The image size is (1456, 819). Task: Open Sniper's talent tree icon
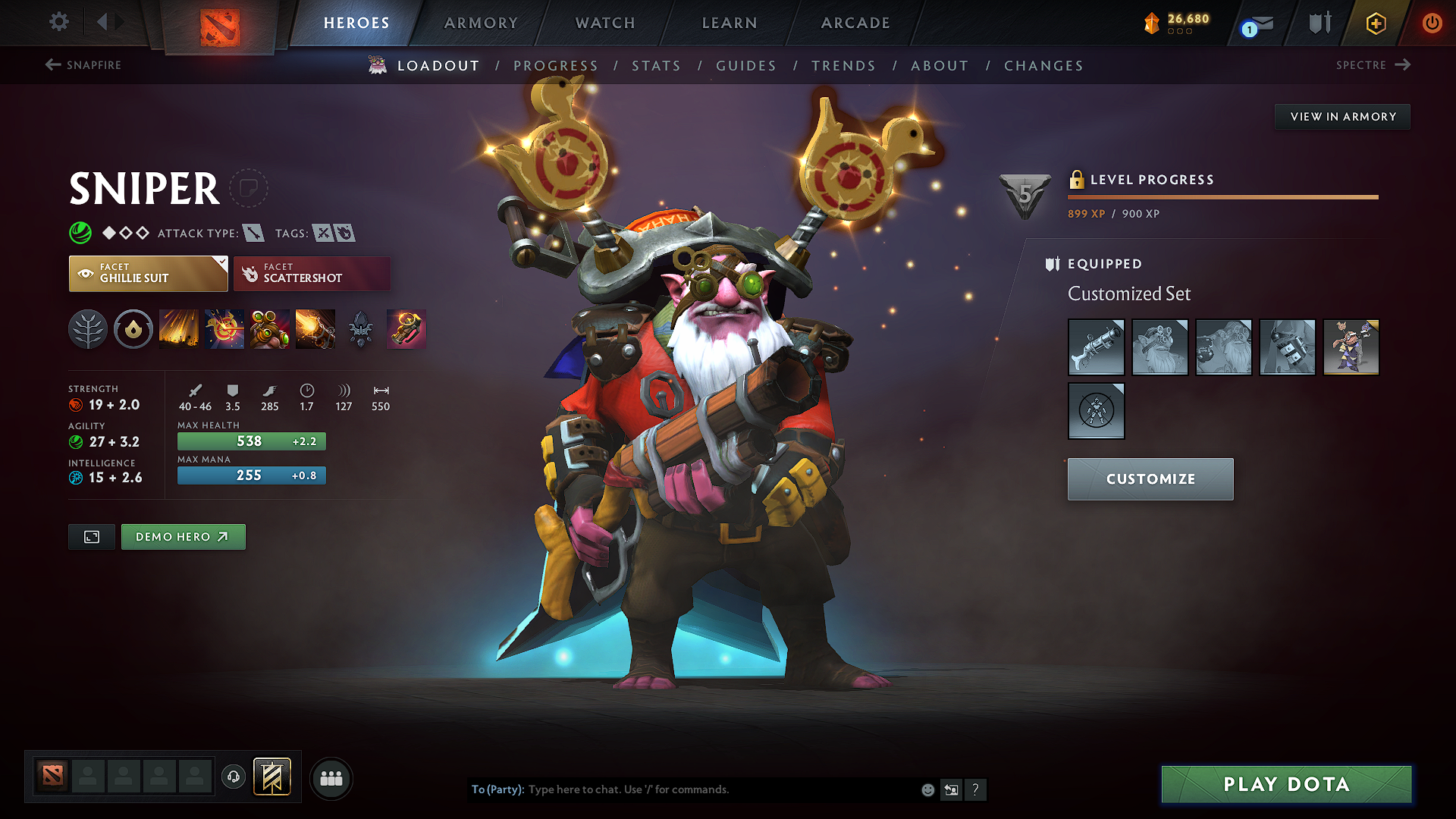88,329
